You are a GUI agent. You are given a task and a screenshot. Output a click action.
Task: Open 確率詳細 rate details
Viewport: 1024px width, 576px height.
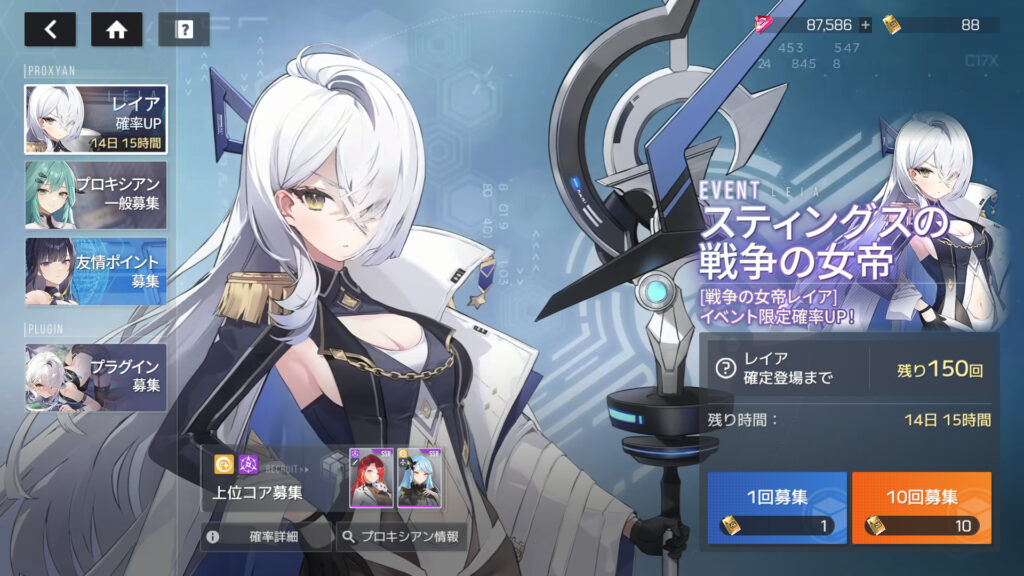click(265, 537)
